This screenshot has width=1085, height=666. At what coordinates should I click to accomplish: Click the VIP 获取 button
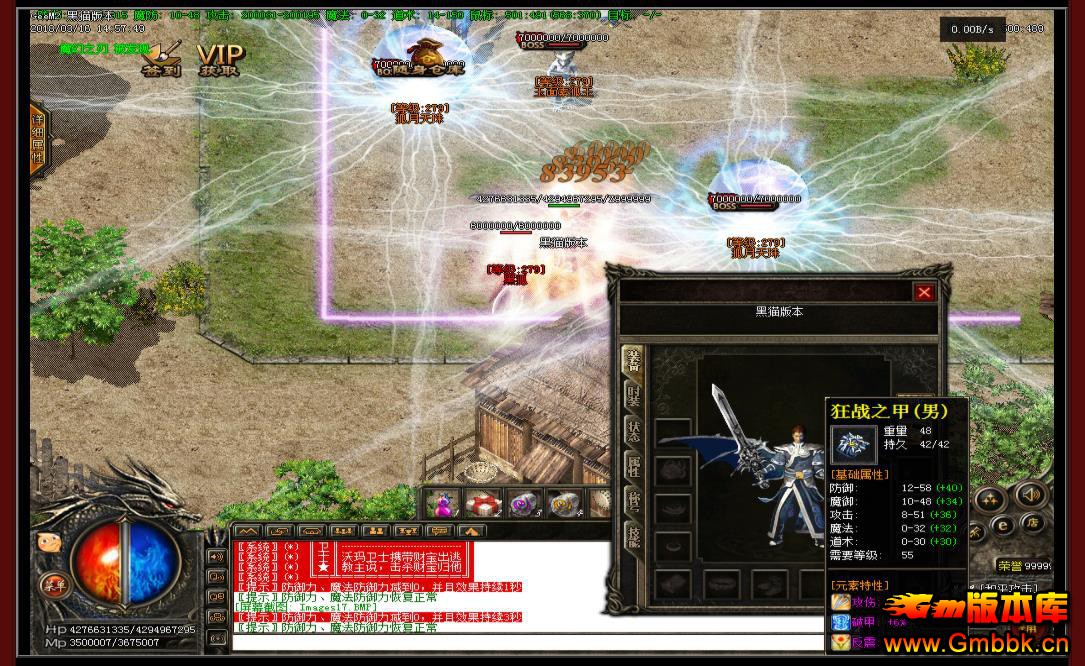[218, 59]
